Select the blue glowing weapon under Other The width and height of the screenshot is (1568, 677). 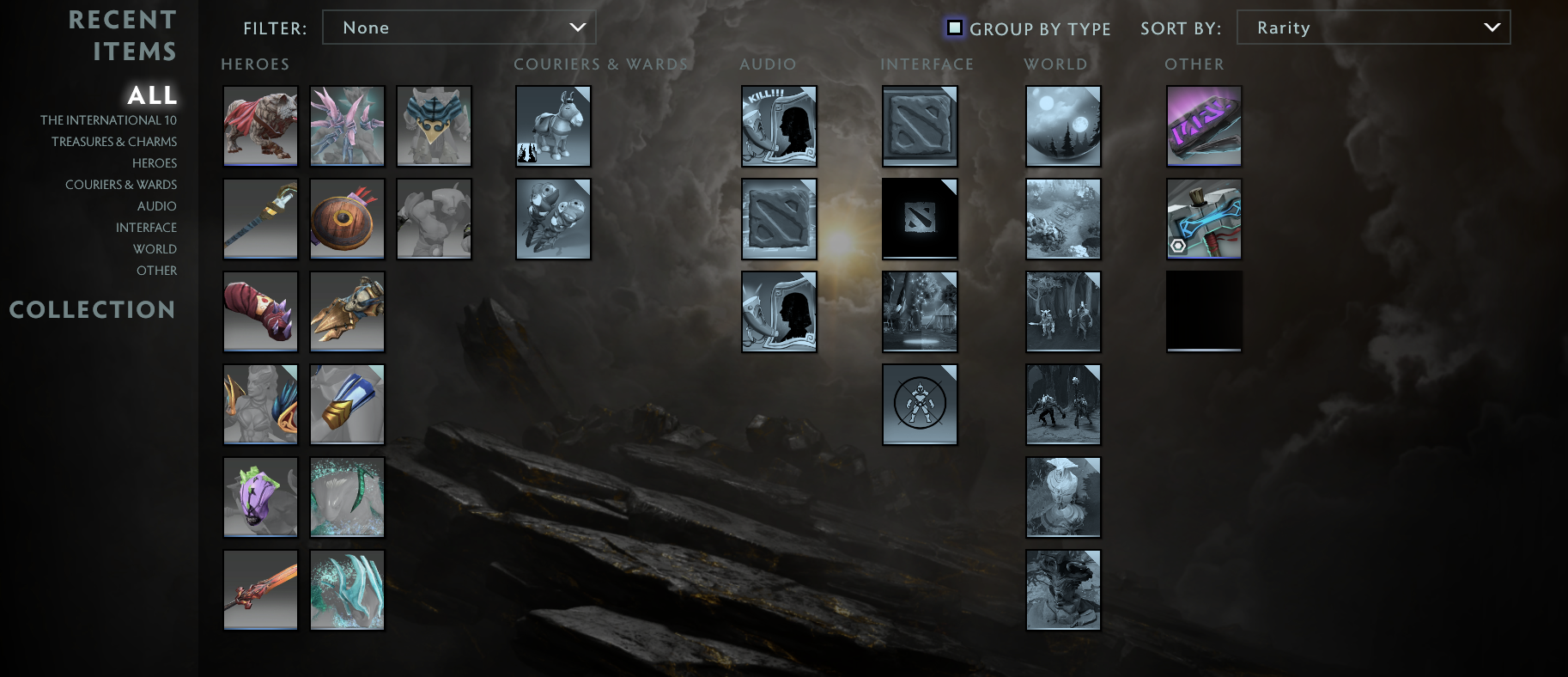click(x=1204, y=218)
